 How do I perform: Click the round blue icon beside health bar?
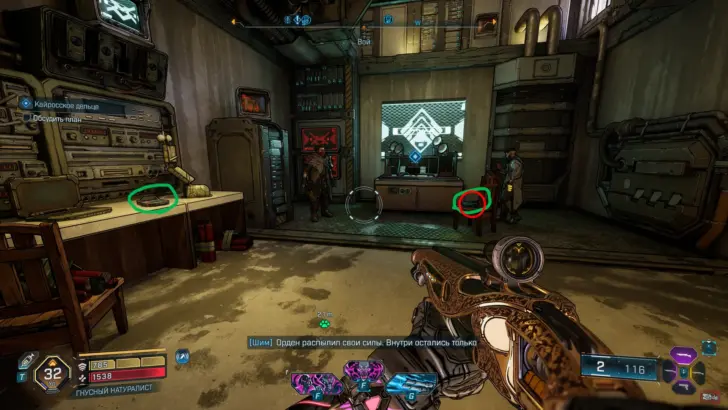pos(183,355)
